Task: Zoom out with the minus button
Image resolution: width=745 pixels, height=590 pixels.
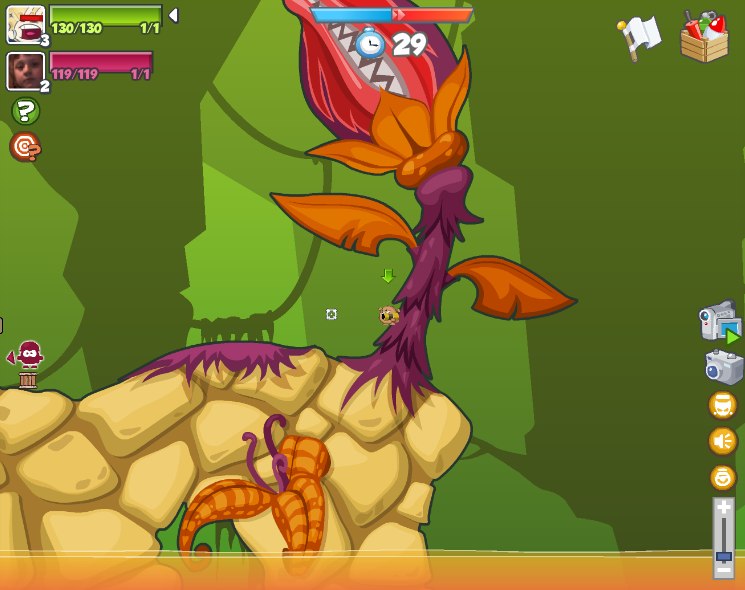Action: click(723, 571)
